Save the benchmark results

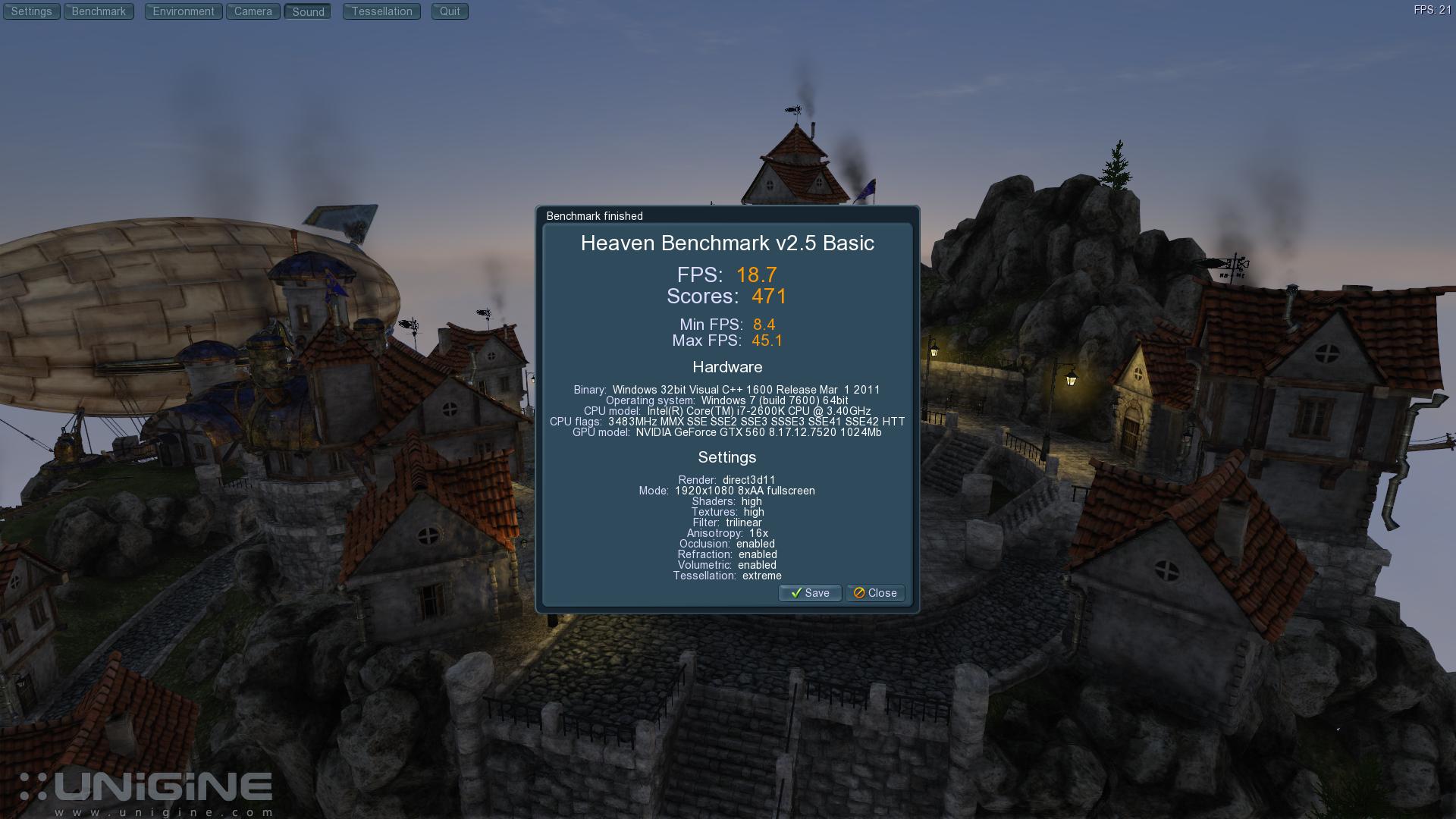(810, 593)
